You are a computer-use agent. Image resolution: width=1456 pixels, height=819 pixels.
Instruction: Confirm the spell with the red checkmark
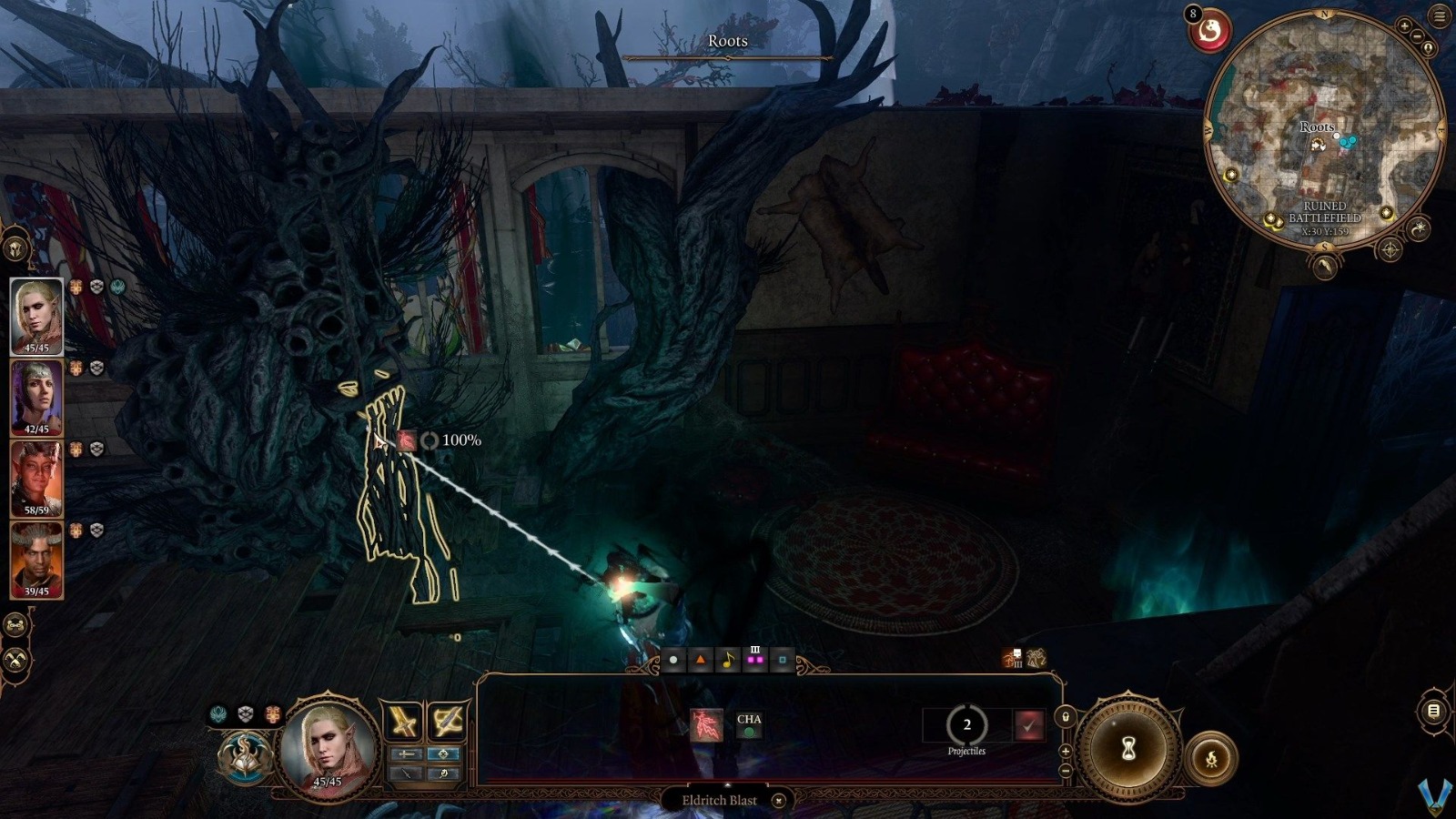(x=1028, y=725)
